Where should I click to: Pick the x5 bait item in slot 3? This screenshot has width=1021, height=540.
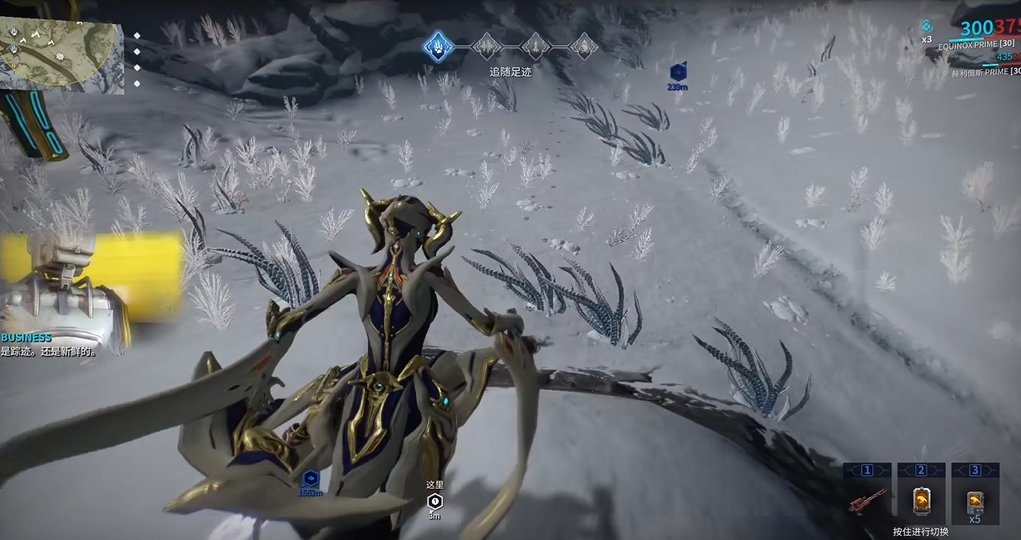(975, 499)
